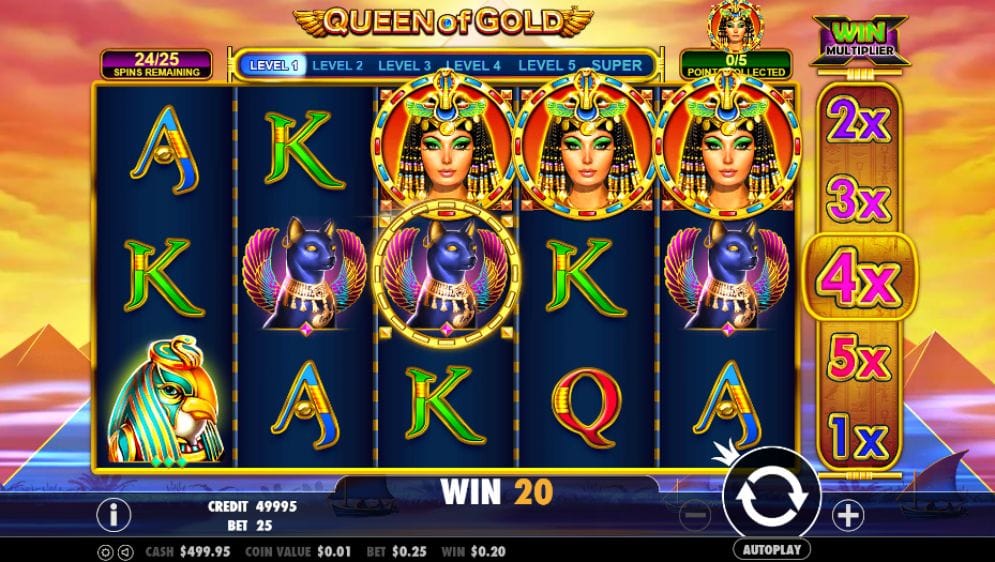Viewport: 995px width, 562px height.
Task: Open the Autoplay options
Action: [771, 550]
